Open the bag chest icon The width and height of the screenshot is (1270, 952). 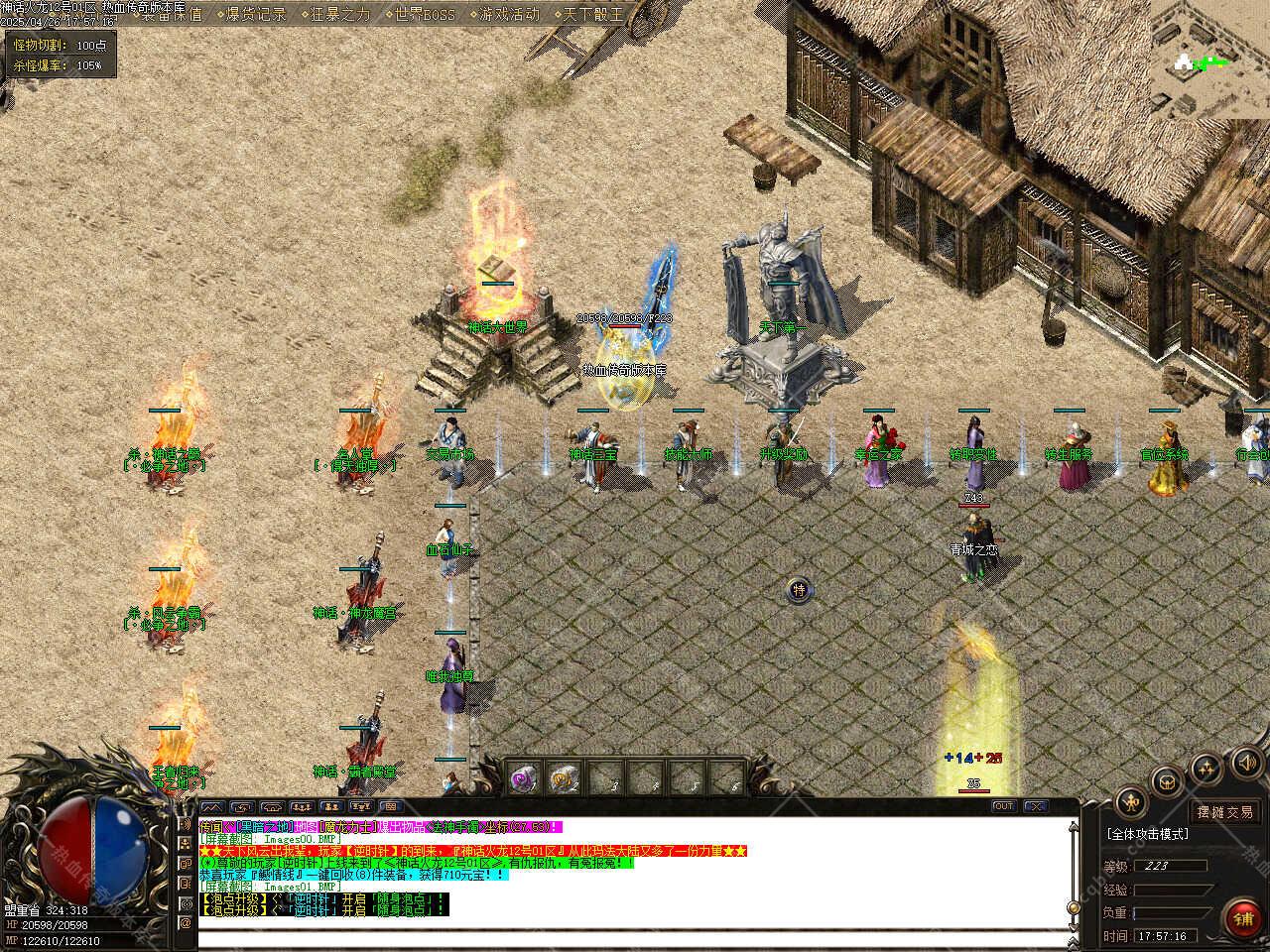[x=1169, y=780]
